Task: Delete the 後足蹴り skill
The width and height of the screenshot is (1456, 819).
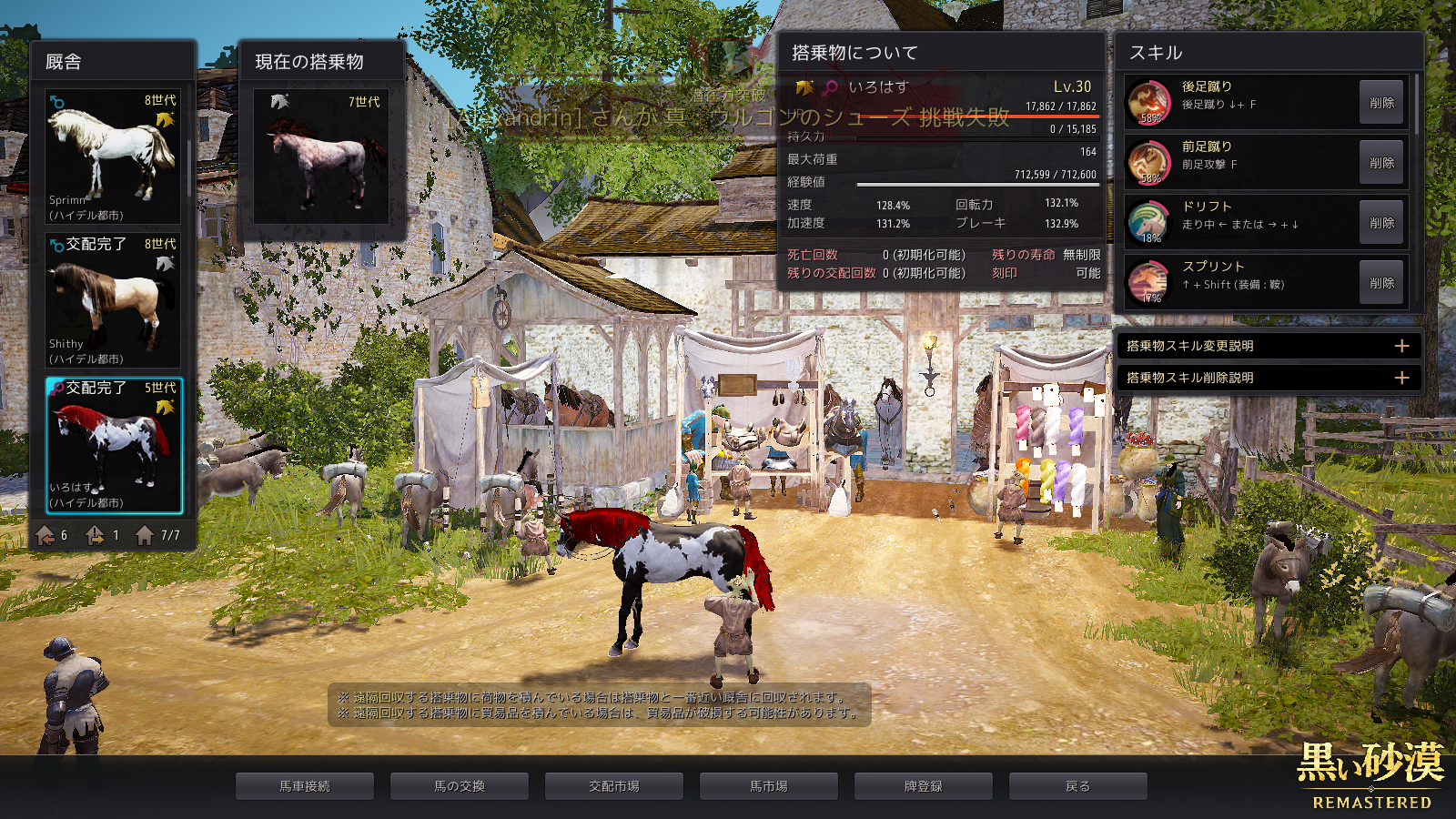Action: pyautogui.click(x=1381, y=103)
